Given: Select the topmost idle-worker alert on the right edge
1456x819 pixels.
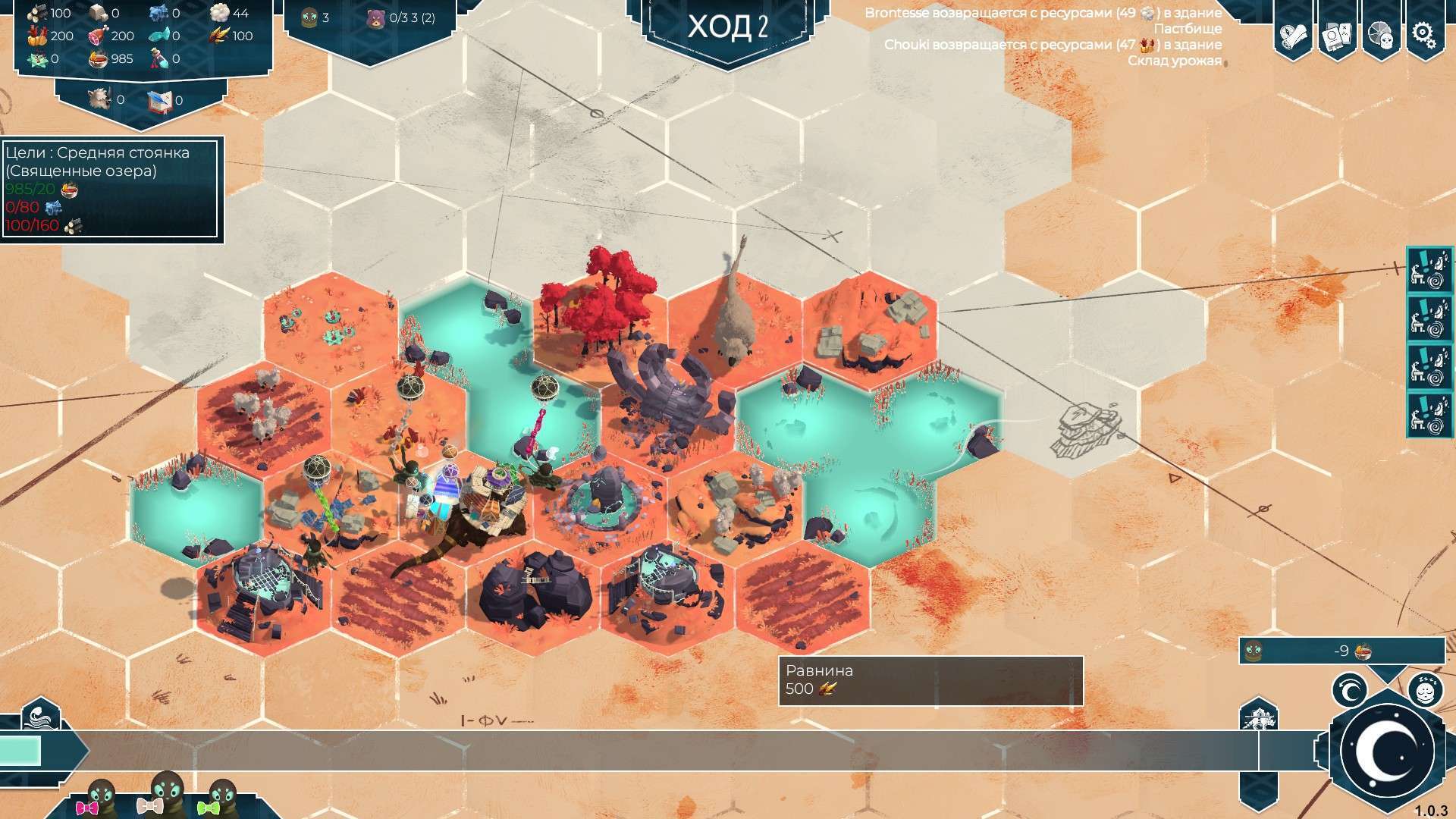Looking at the screenshot, I should [1429, 271].
